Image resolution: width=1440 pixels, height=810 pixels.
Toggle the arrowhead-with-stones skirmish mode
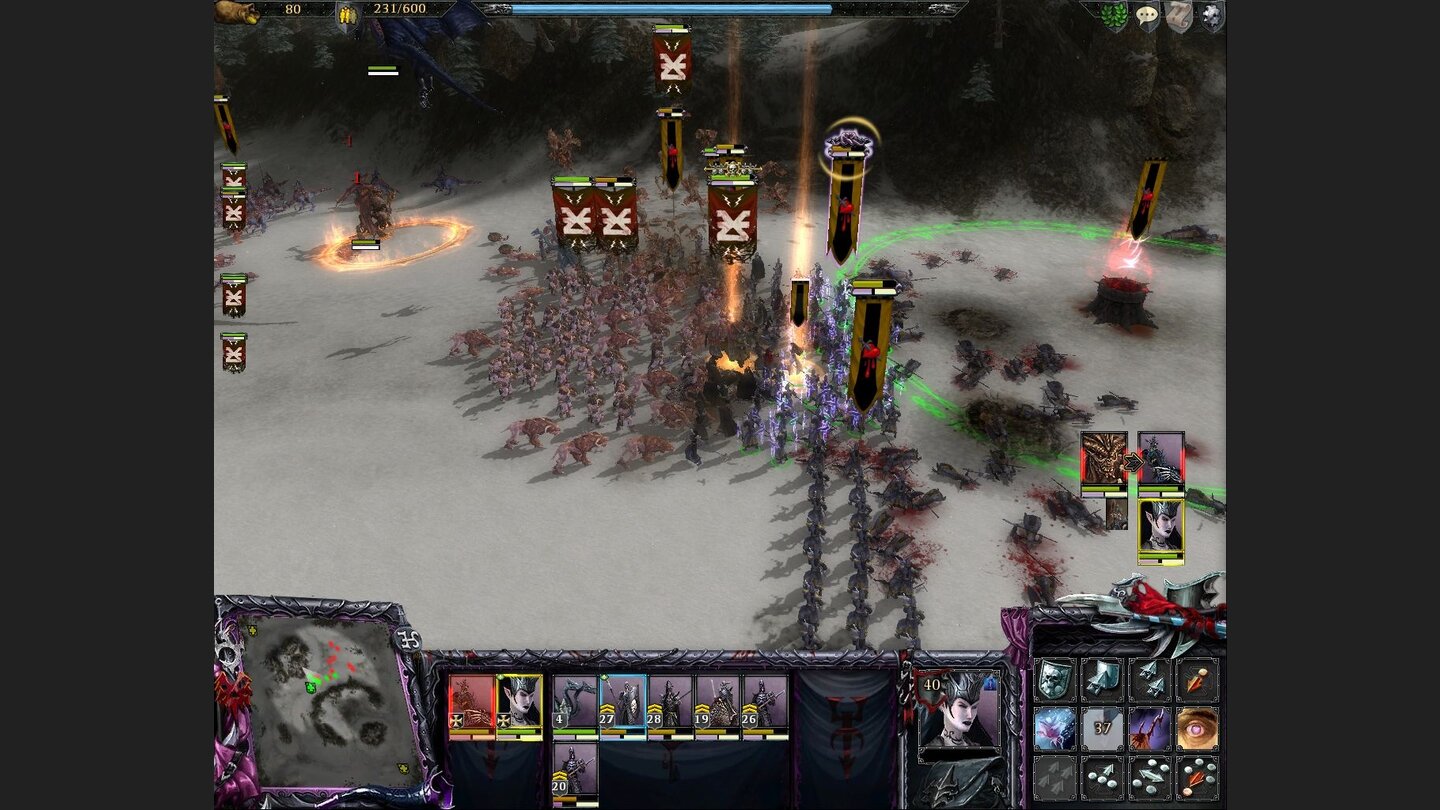(x=1152, y=777)
